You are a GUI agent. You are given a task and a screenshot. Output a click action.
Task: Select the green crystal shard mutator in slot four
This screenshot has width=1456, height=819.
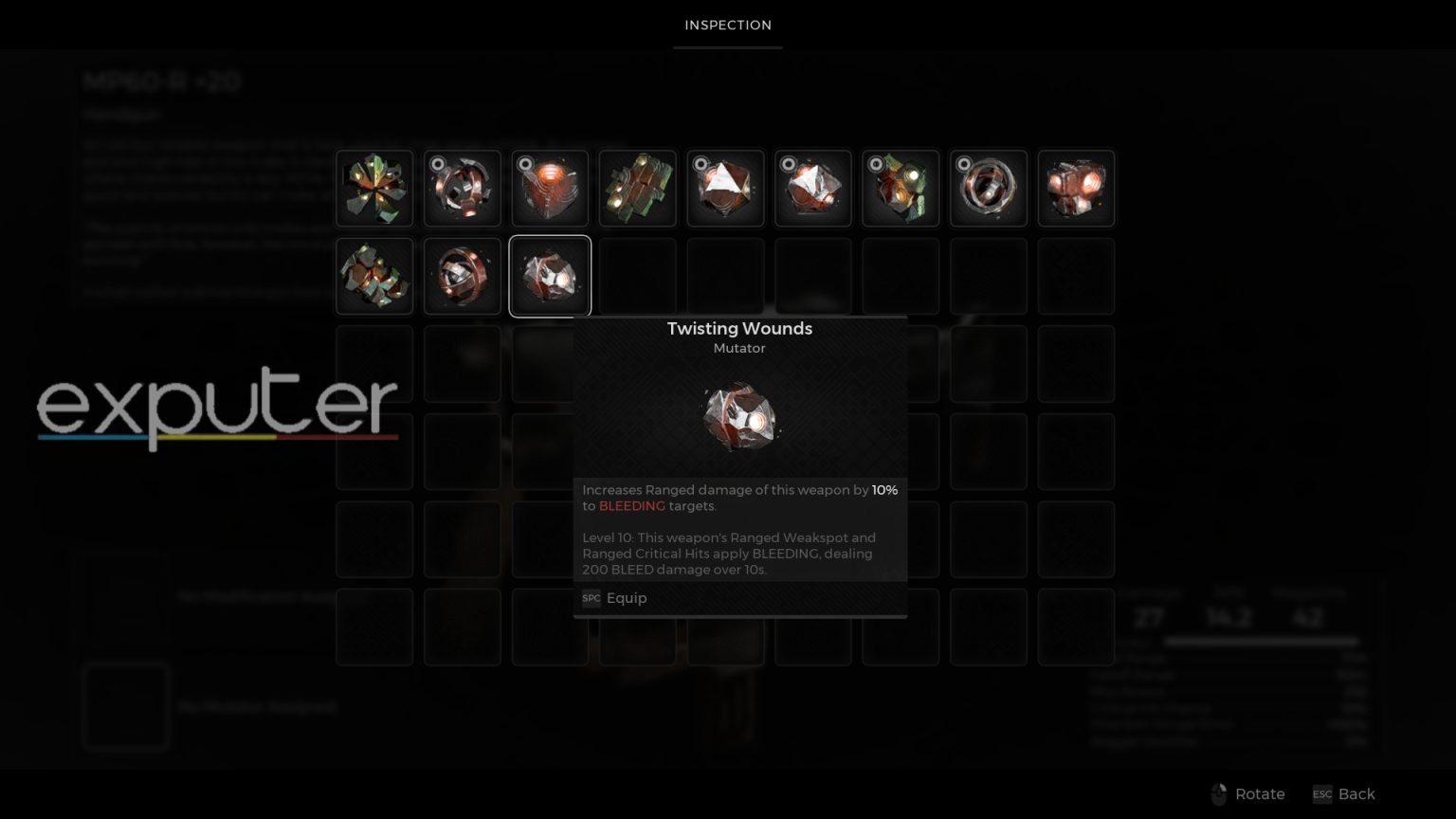[637, 188]
